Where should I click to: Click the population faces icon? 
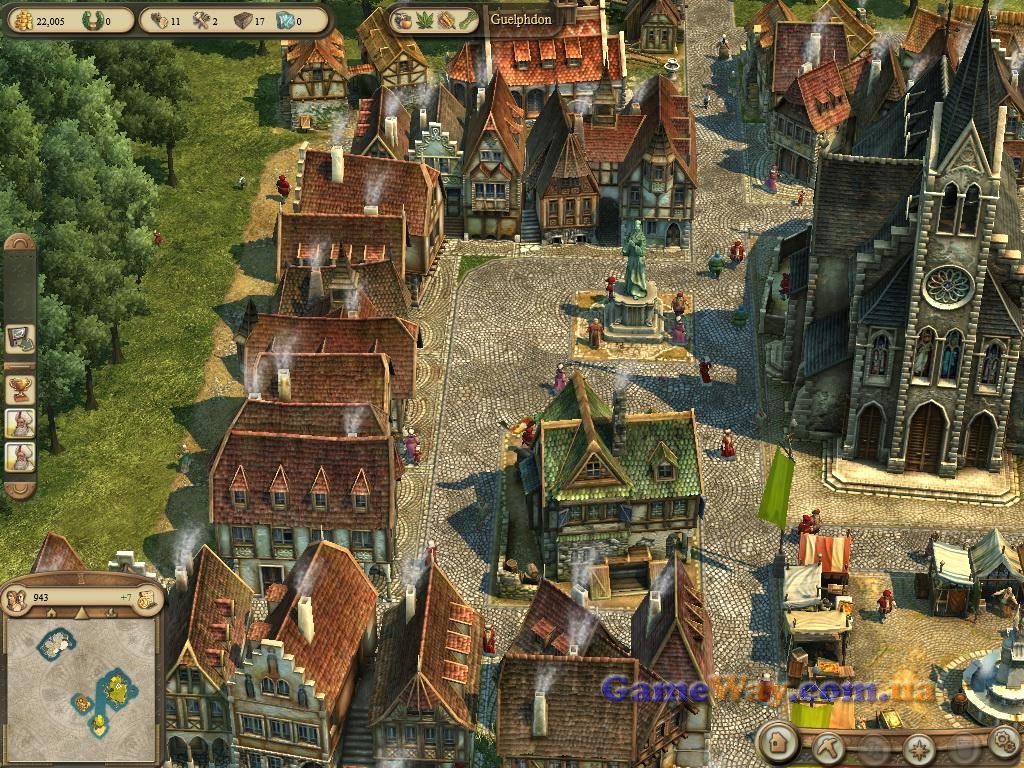[16, 598]
